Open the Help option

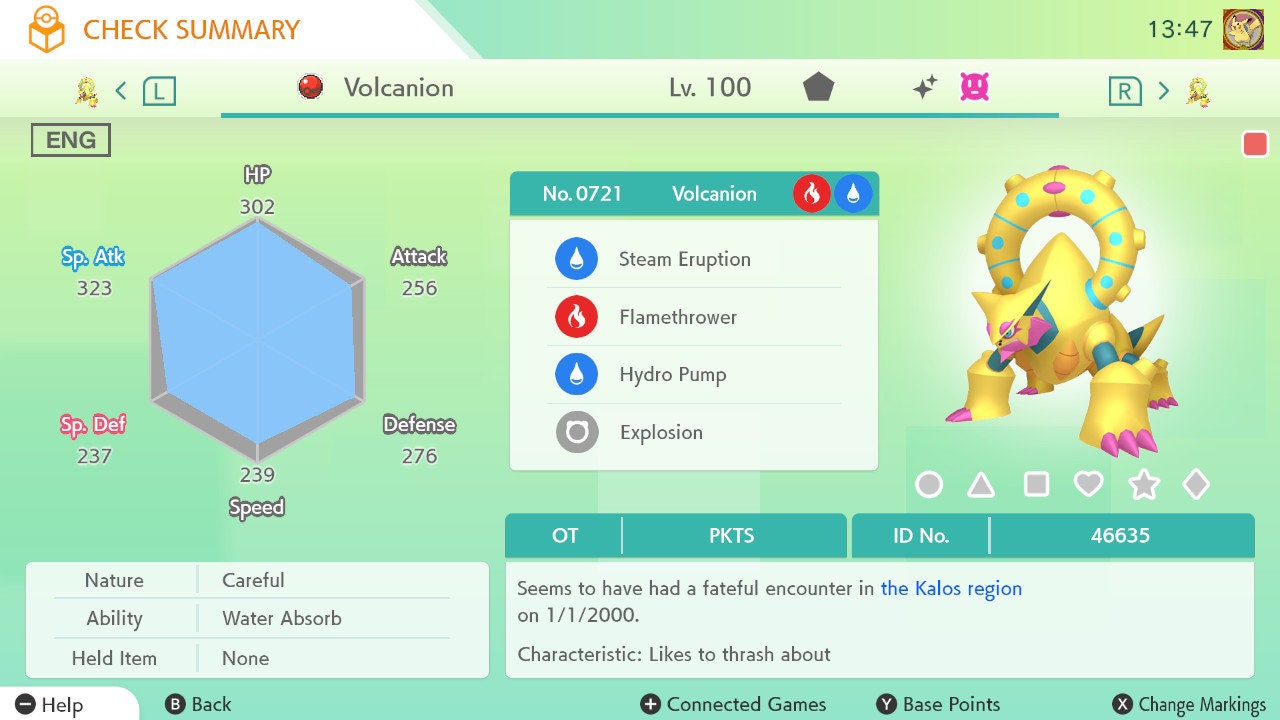point(50,705)
